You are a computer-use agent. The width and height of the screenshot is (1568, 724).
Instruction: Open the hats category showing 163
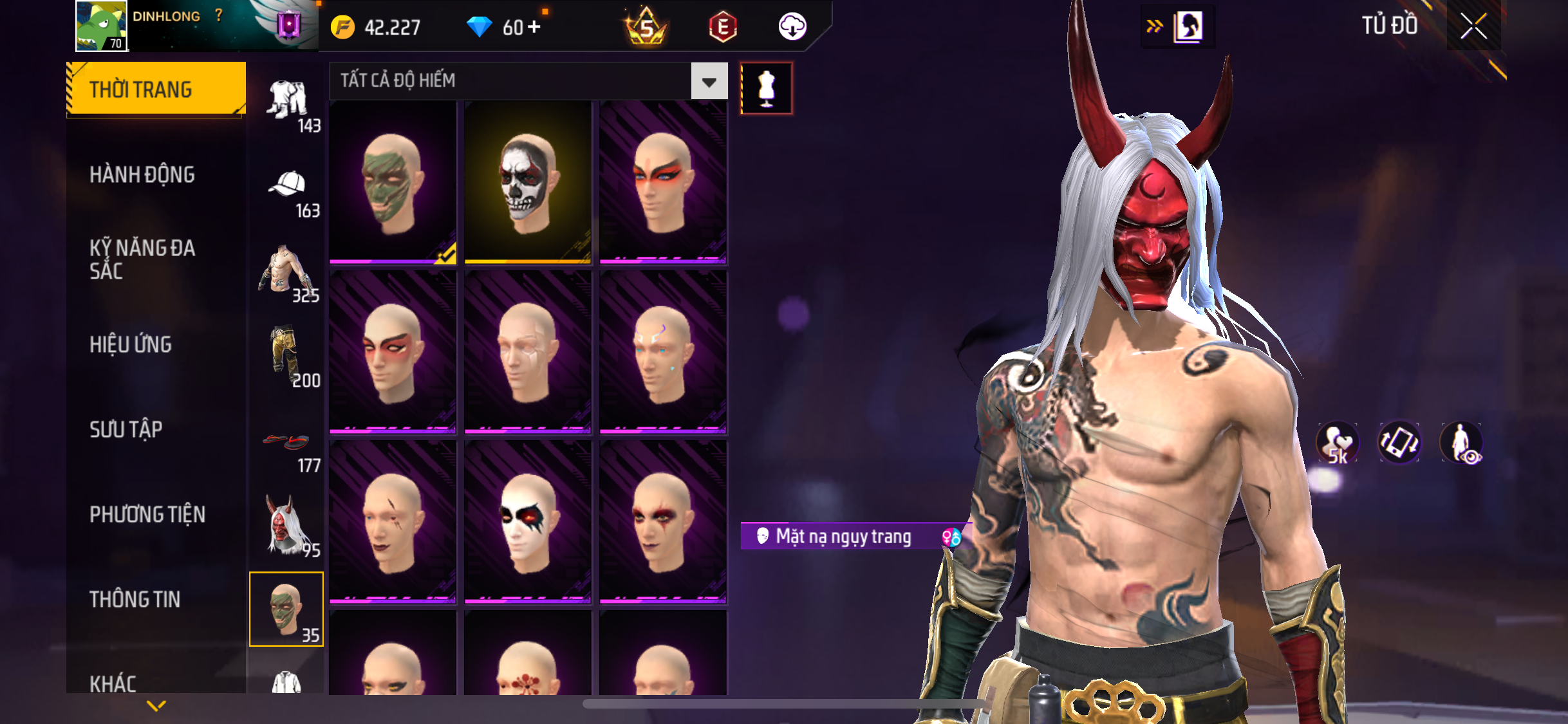click(287, 190)
